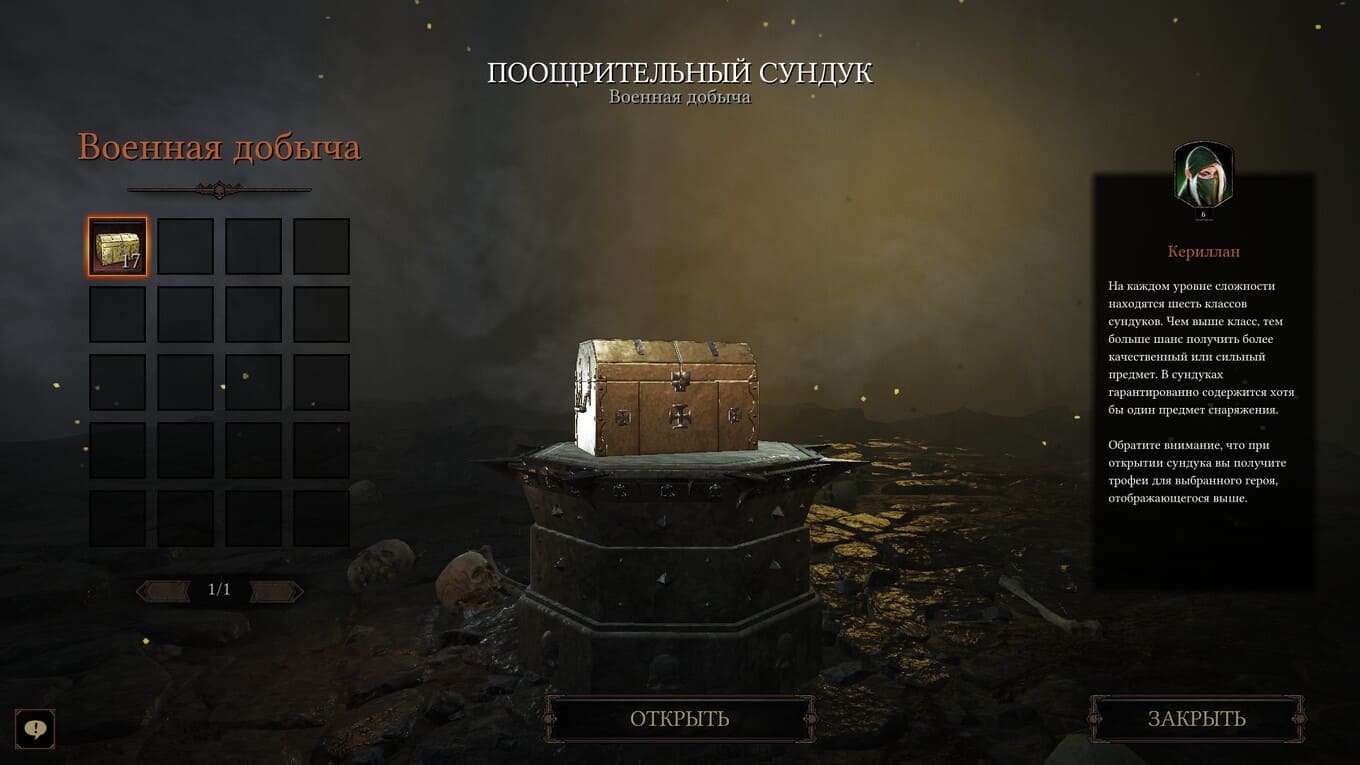Screen dimensions: 1360x765
Task: Close the chest screen with ЗАКРЫТЬ
Action: tap(1196, 719)
